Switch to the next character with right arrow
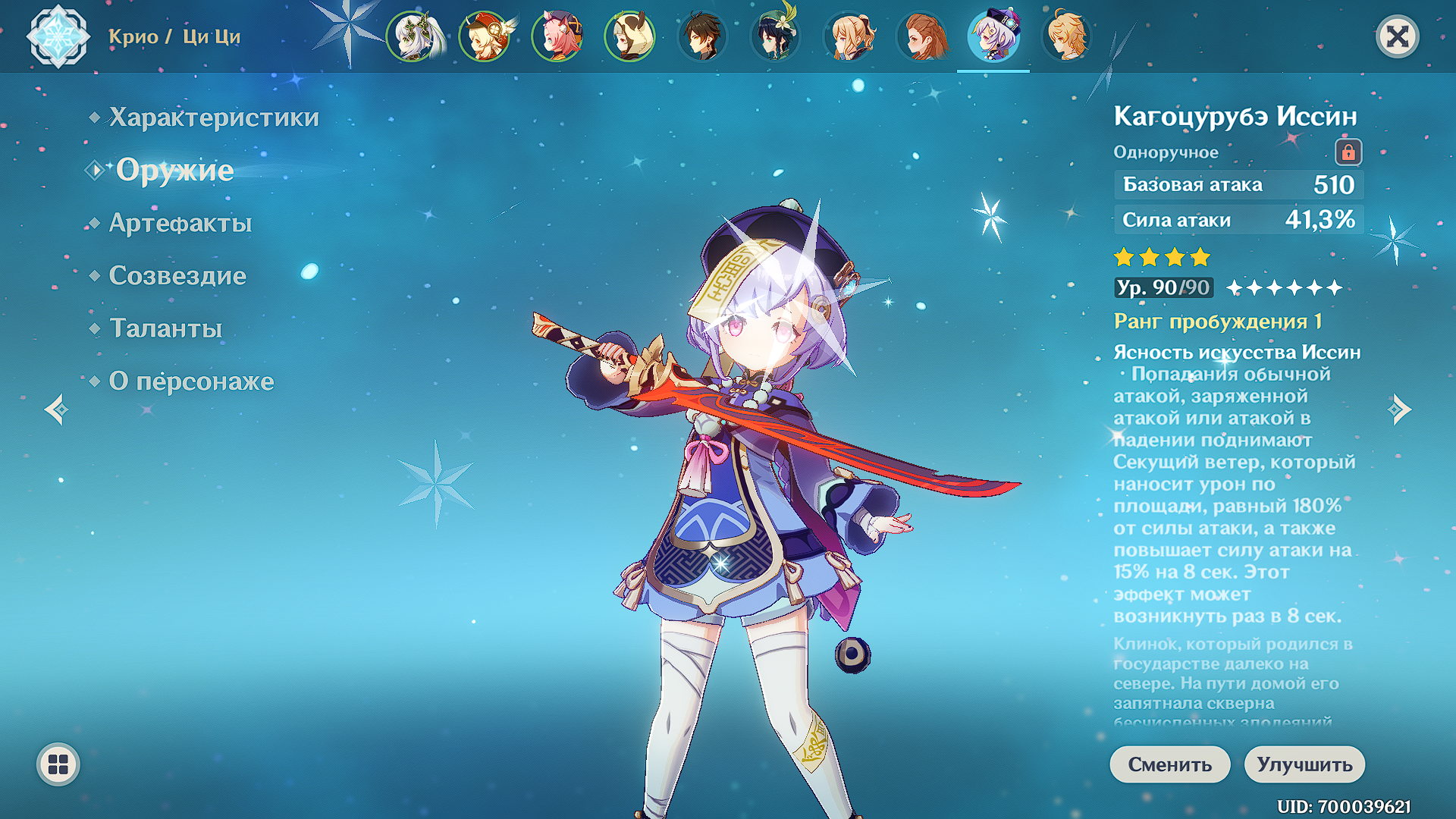The image size is (1456, 819). (1399, 410)
